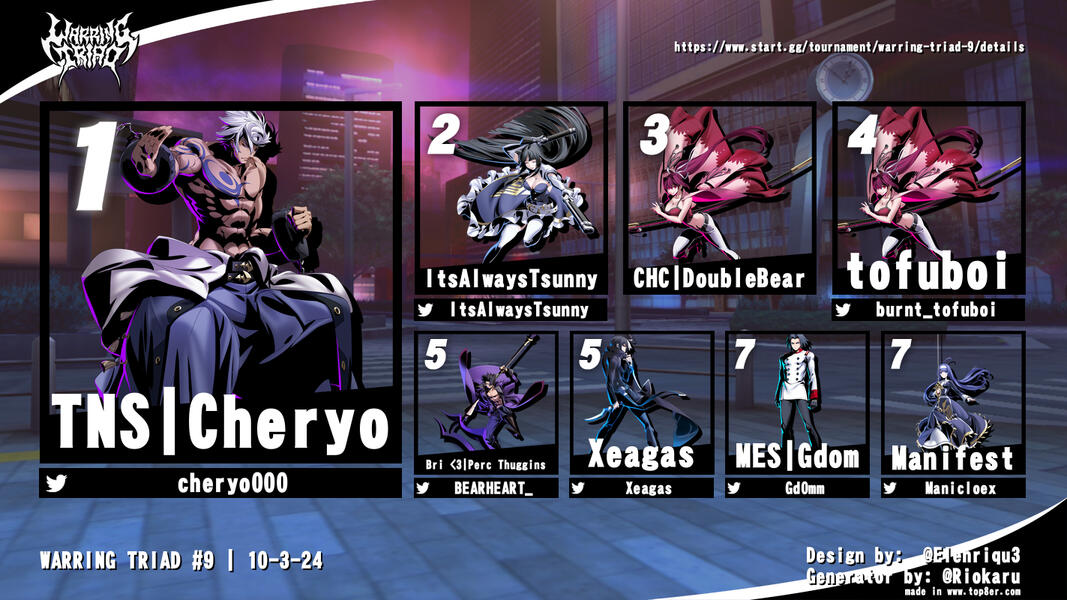
Task: Pick the fourth-place tofuboi player card
Action: point(929,200)
